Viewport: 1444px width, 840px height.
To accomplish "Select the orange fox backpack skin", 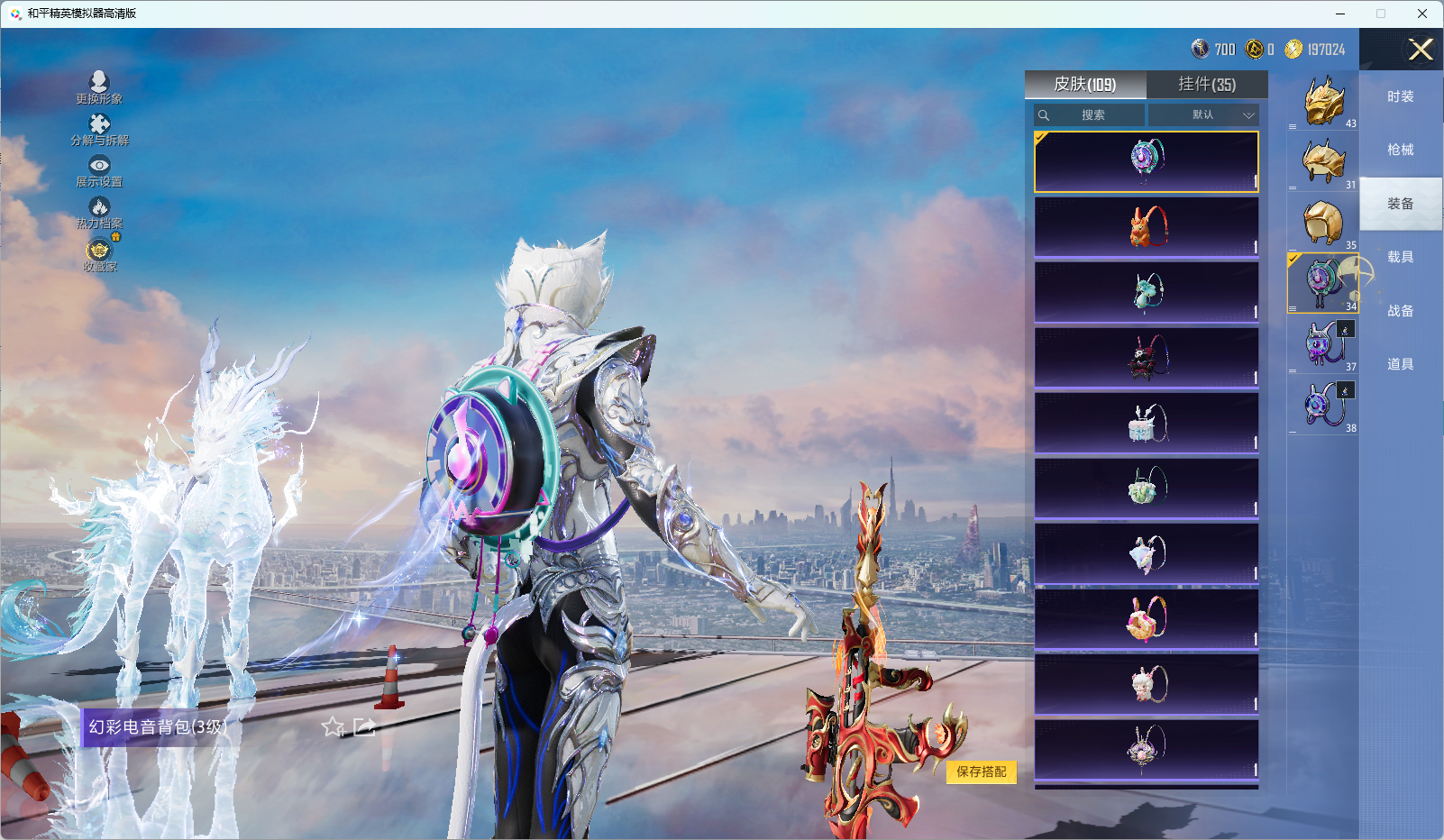I will (1147, 227).
